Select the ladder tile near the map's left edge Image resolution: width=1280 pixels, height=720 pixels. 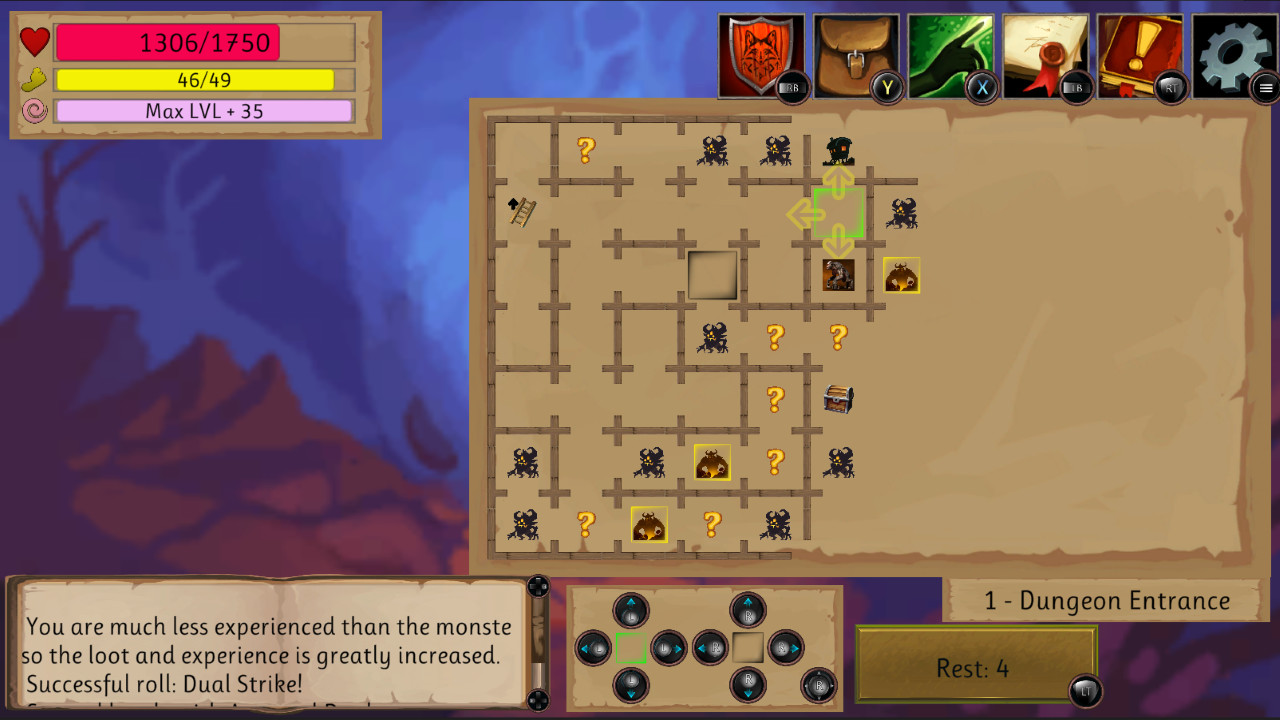[x=521, y=212]
